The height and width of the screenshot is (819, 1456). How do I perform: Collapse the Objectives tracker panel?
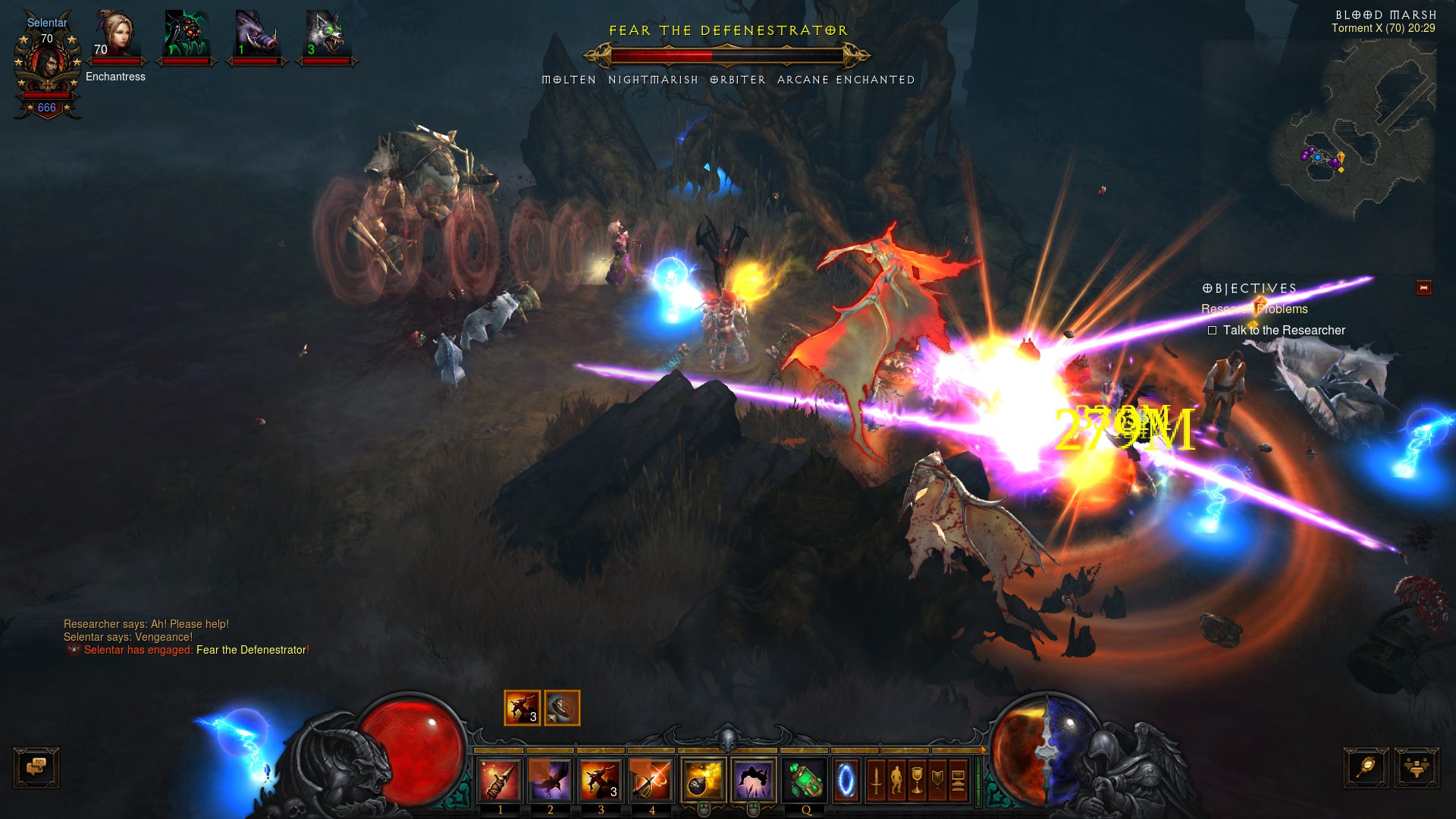pyautogui.click(x=1423, y=288)
